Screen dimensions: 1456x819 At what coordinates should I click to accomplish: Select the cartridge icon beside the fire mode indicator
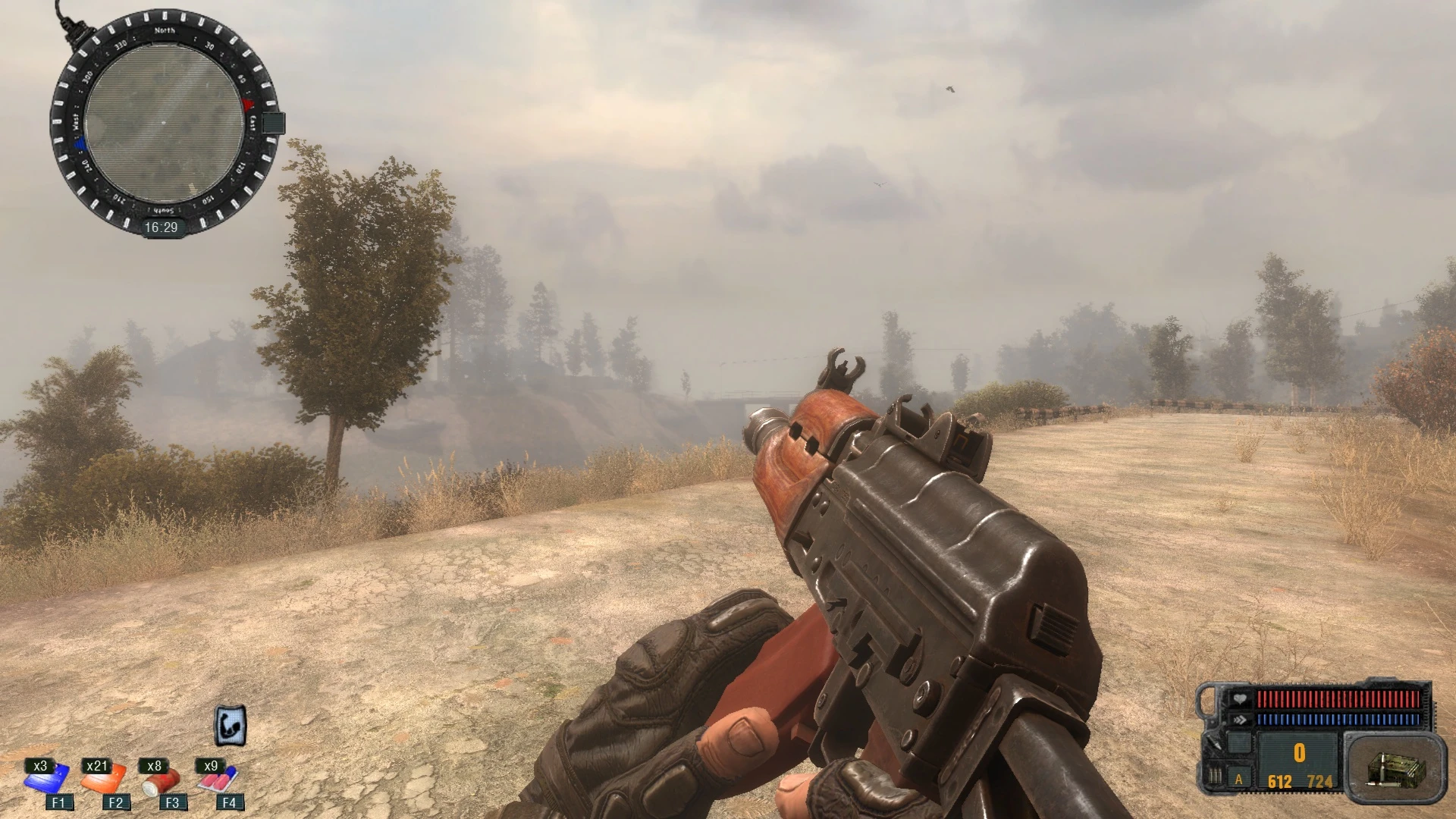pyautogui.click(x=1215, y=777)
